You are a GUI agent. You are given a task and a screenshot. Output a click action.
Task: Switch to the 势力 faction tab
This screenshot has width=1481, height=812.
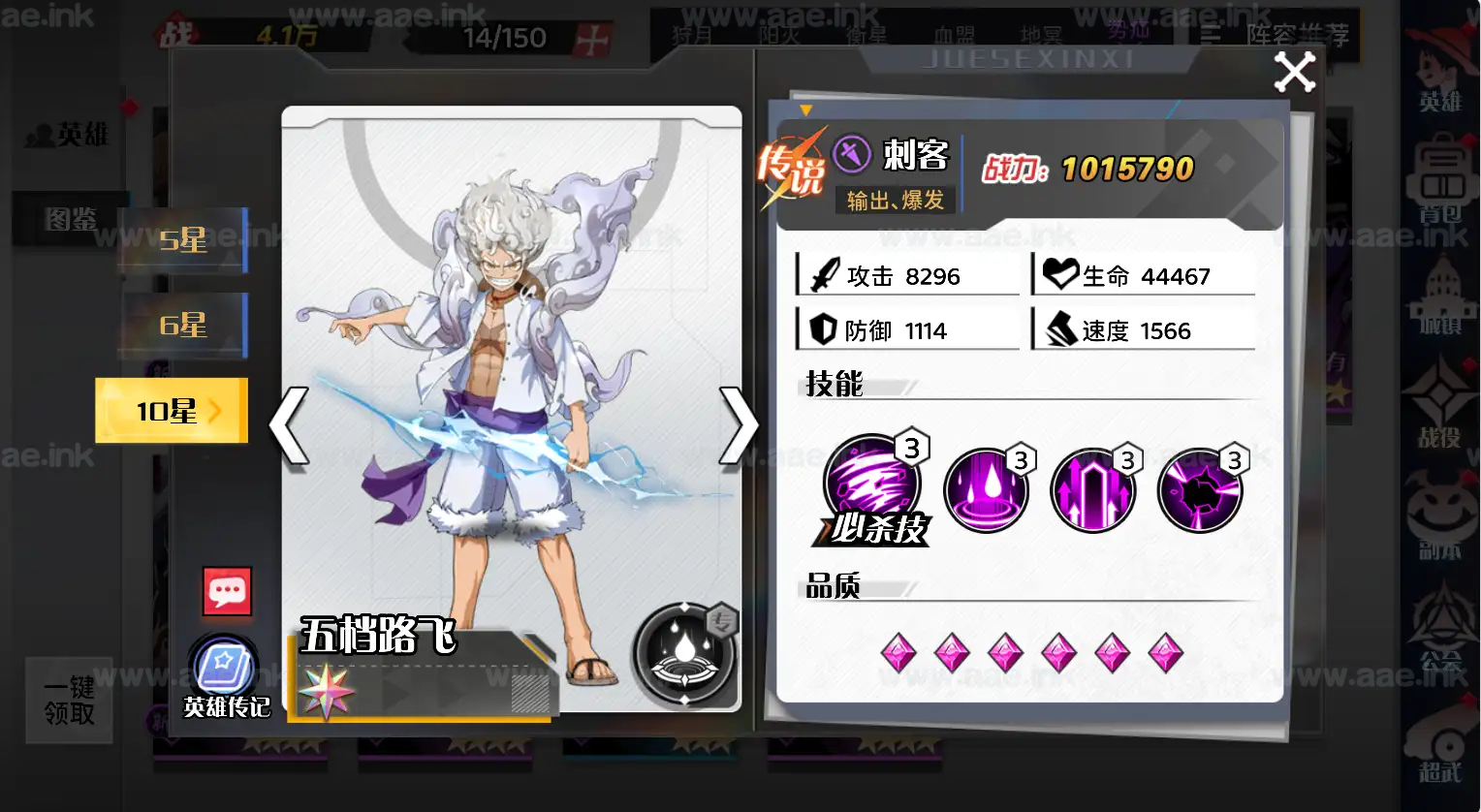[1126, 30]
